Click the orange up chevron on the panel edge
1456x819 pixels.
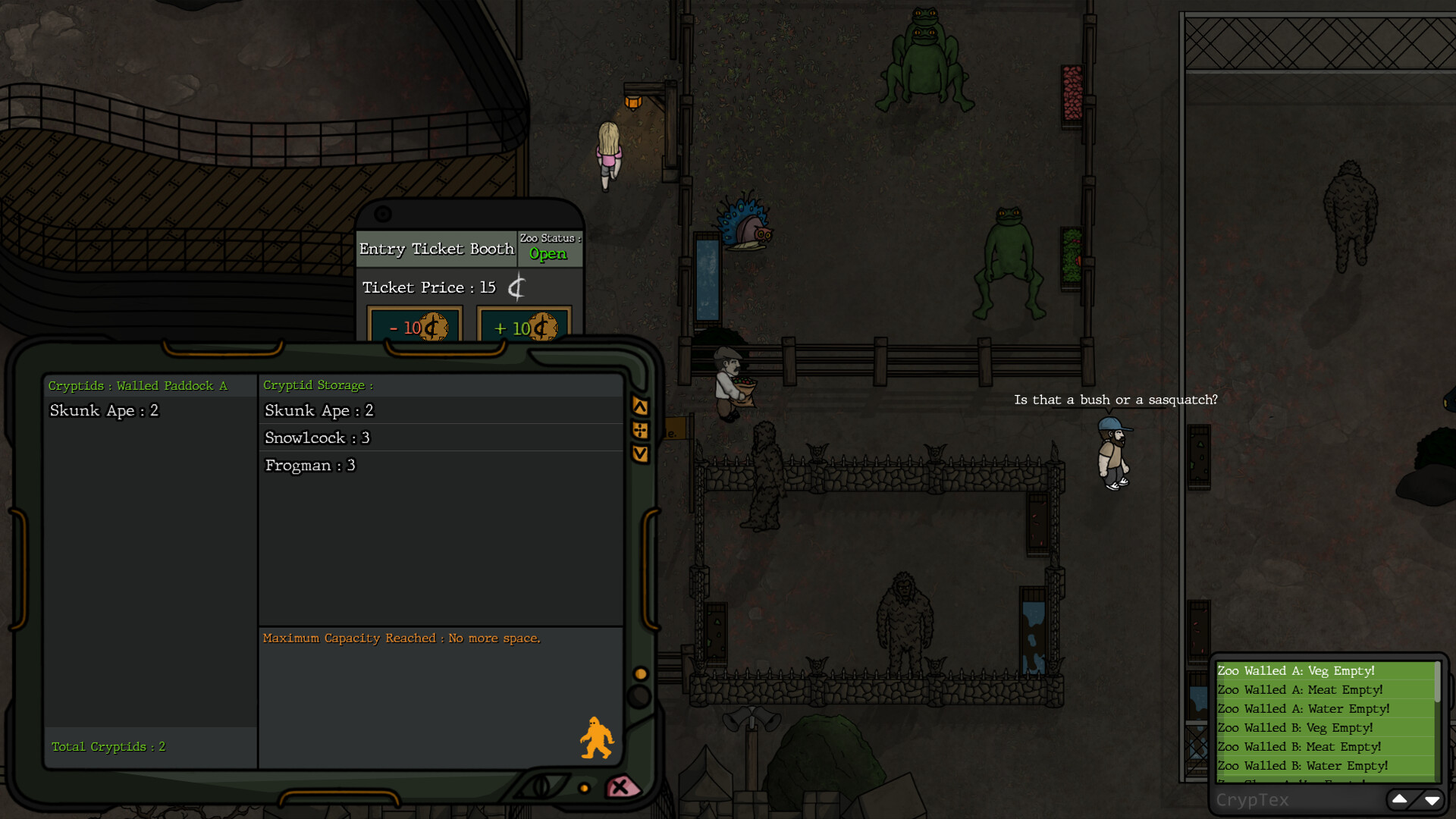tap(641, 404)
